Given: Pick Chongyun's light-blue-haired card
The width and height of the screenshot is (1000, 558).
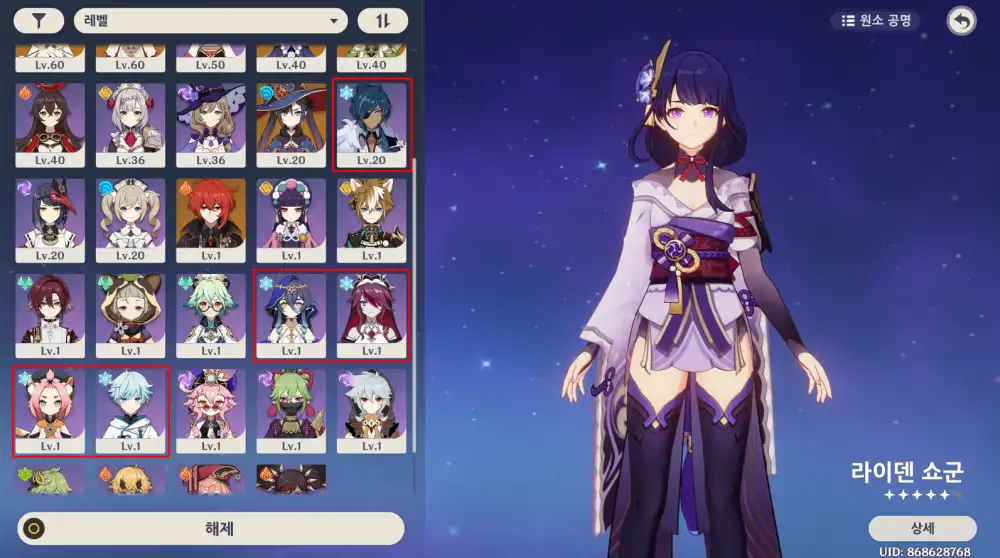Looking at the screenshot, I should click(x=130, y=411).
